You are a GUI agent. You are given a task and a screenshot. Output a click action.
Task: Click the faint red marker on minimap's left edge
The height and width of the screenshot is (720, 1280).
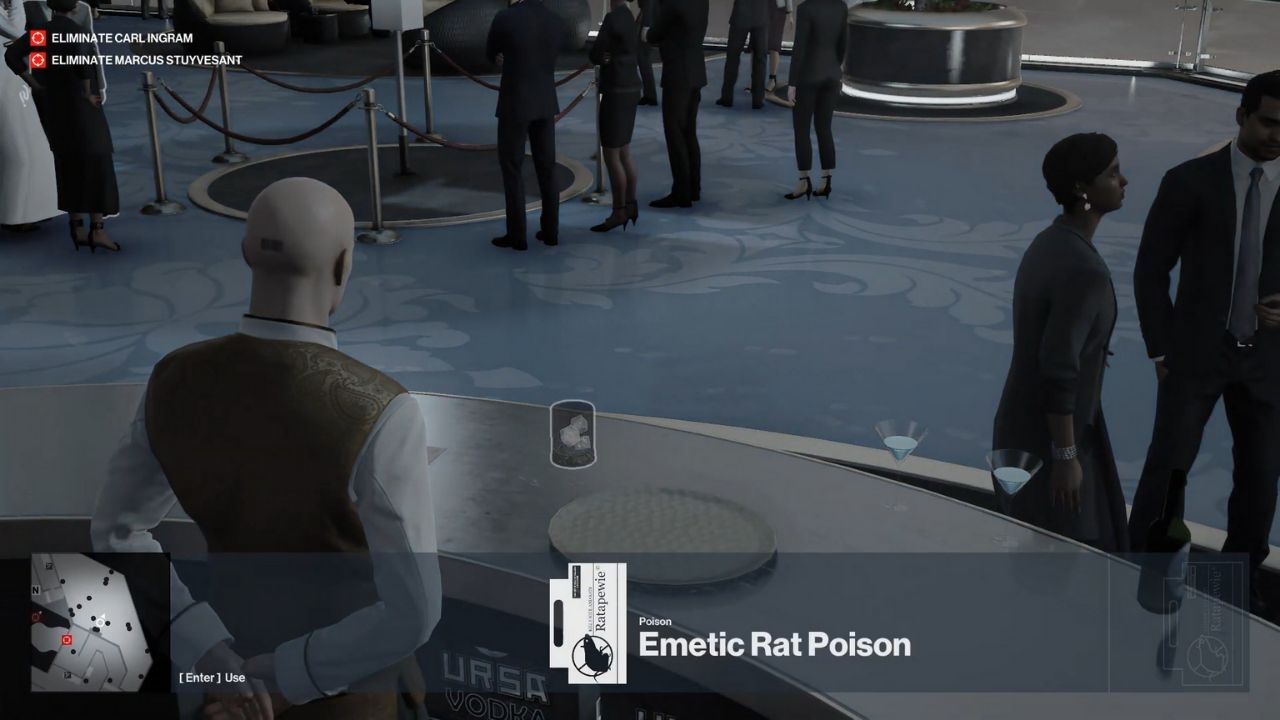pyautogui.click(x=35, y=617)
